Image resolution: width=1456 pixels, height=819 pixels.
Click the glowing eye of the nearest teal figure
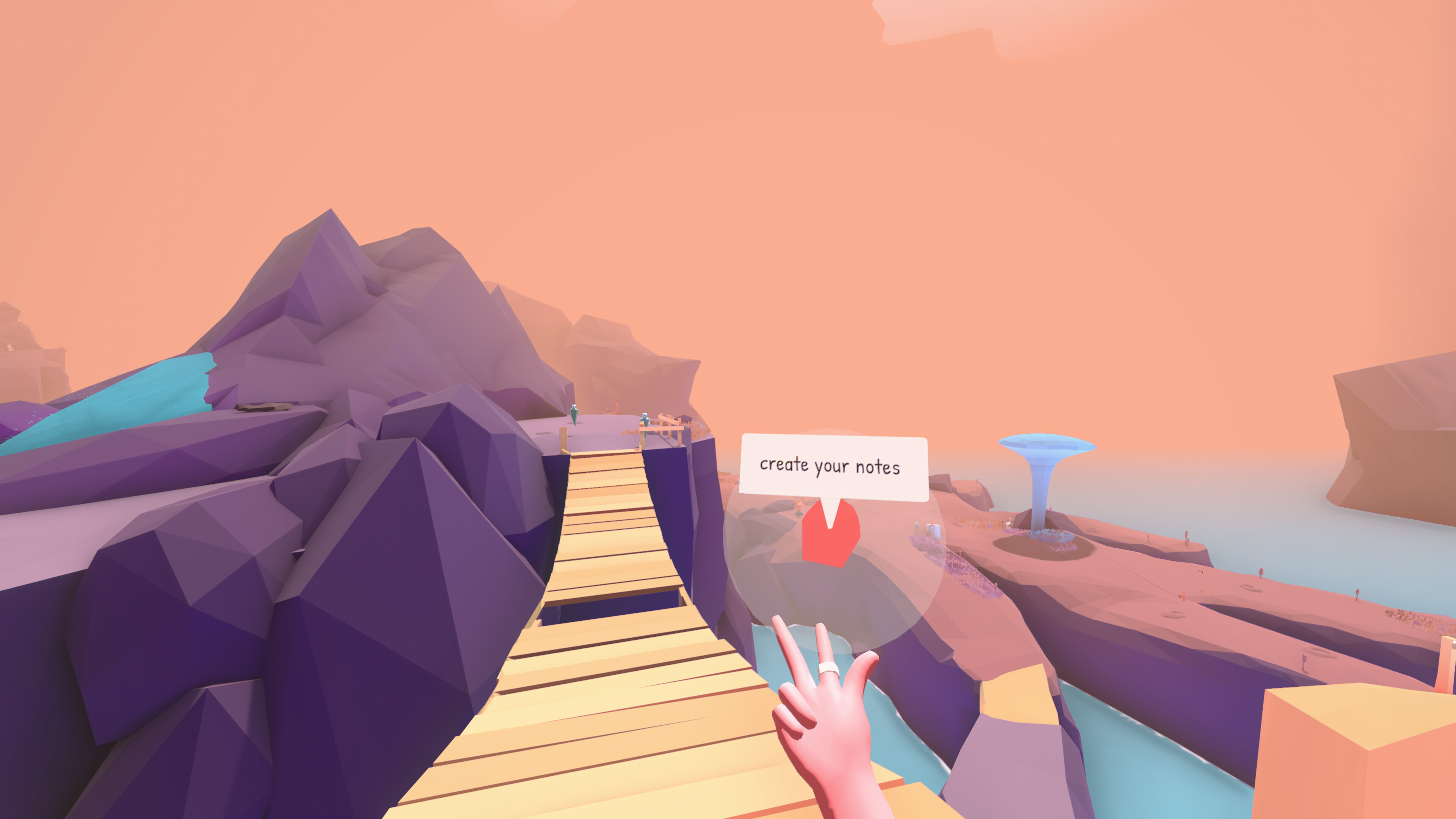tap(645, 416)
